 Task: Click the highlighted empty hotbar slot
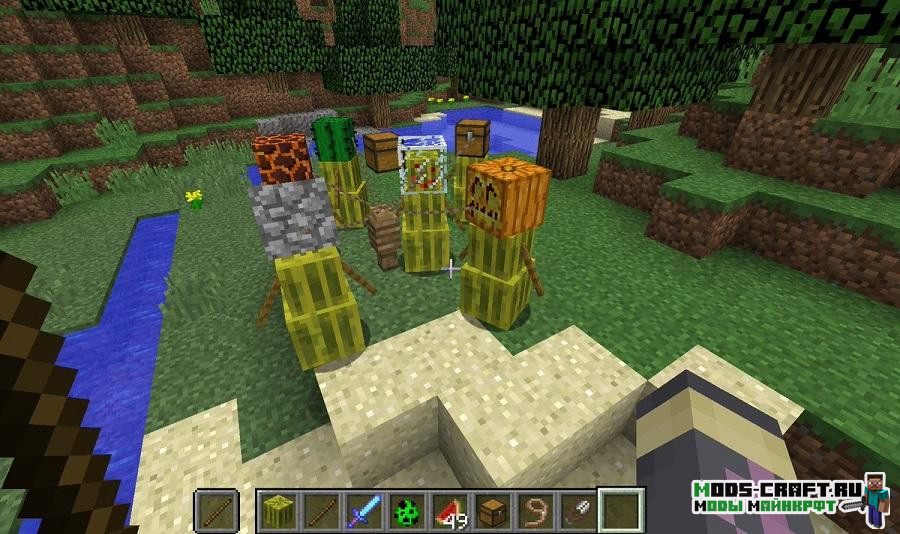click(619, 510)
